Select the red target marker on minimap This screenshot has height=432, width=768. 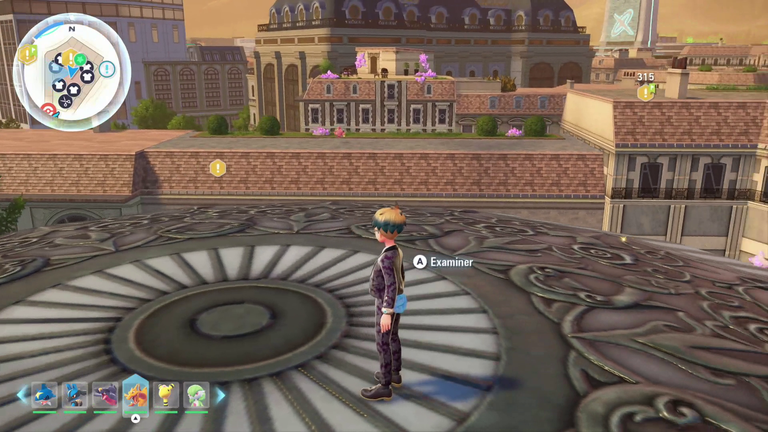(48, 109)
